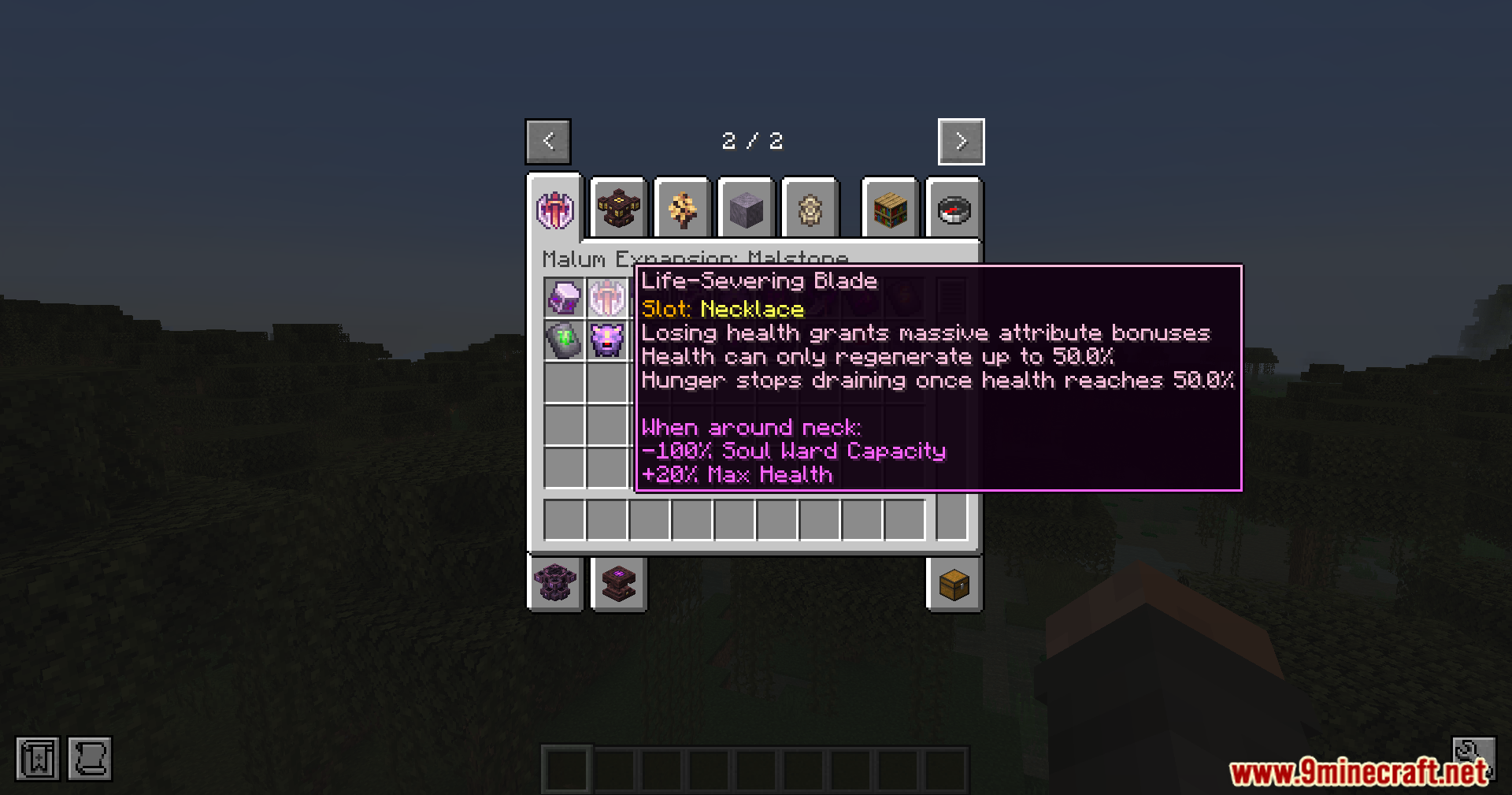
Task: Select the Malum Expansion: Malstone tab
Action: tap(555, 210)
